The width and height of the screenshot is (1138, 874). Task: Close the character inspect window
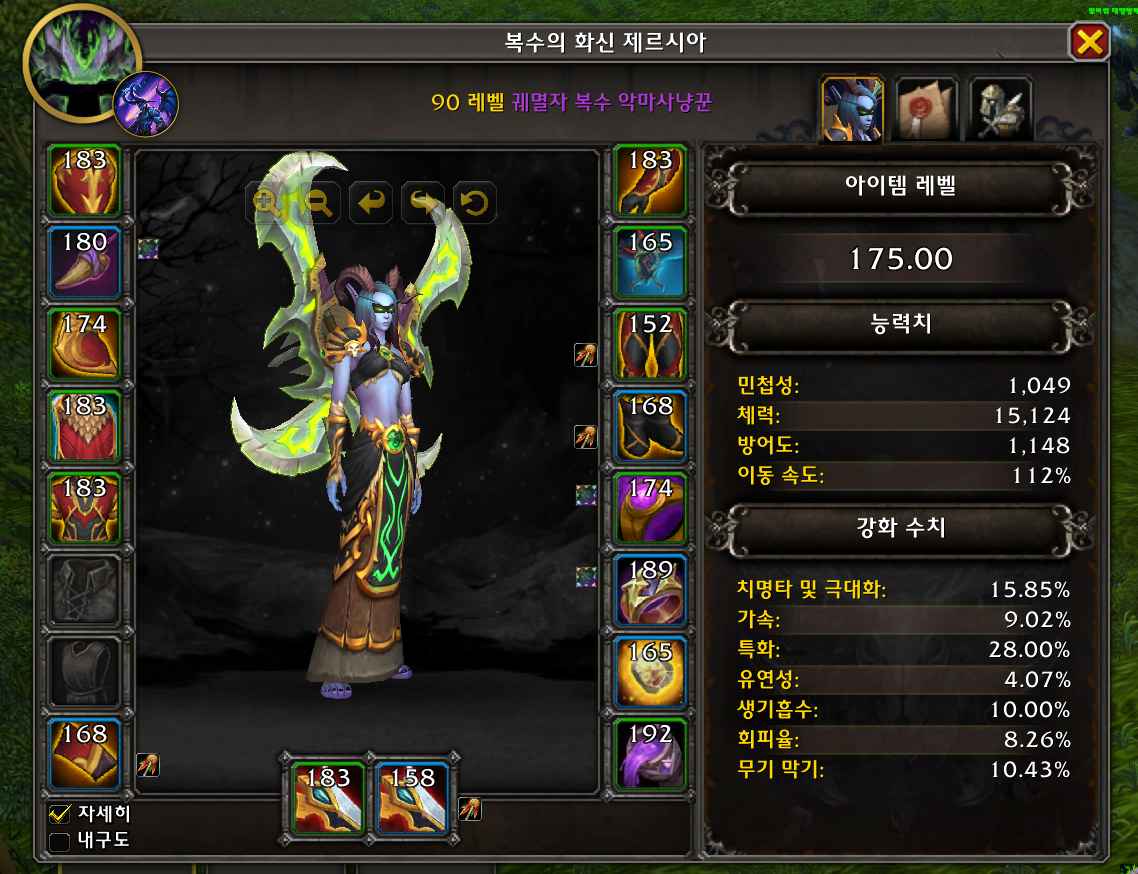pos(1088,42)
